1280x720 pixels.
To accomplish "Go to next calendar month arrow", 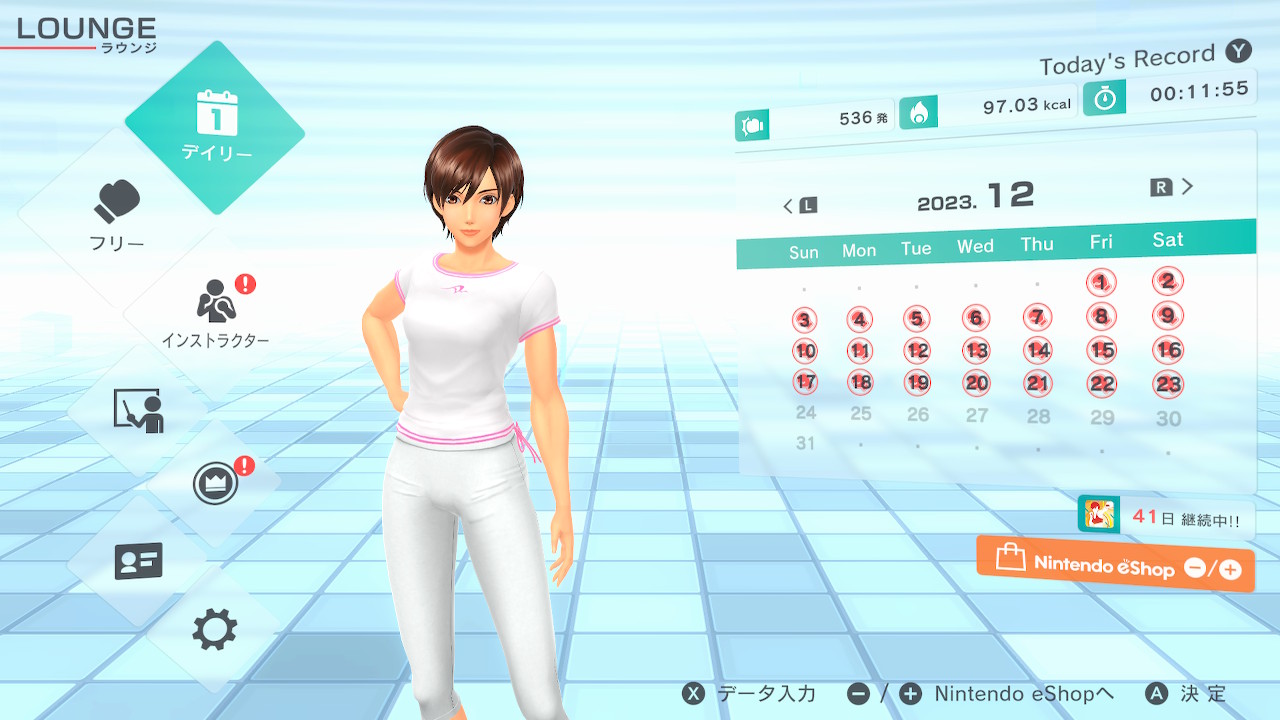I will pyautogui.click(x=1174, y=187).
